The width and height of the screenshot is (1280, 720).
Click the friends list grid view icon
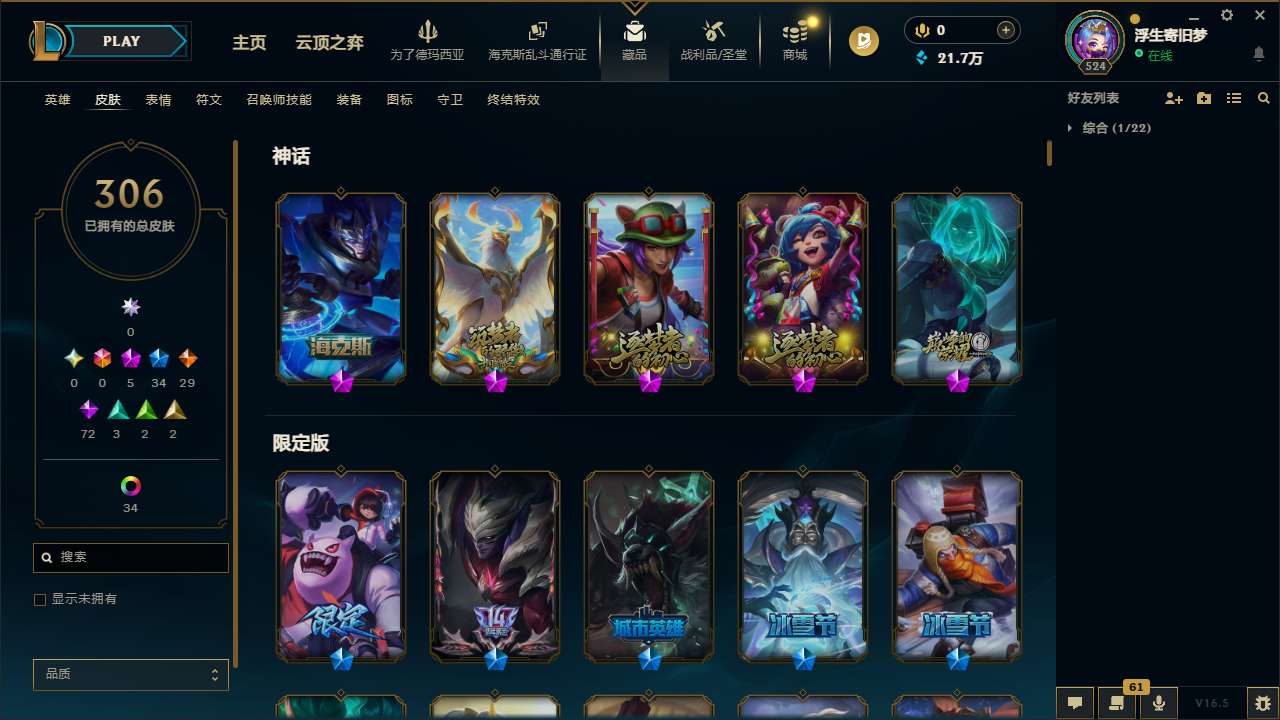coord(1234,98)
